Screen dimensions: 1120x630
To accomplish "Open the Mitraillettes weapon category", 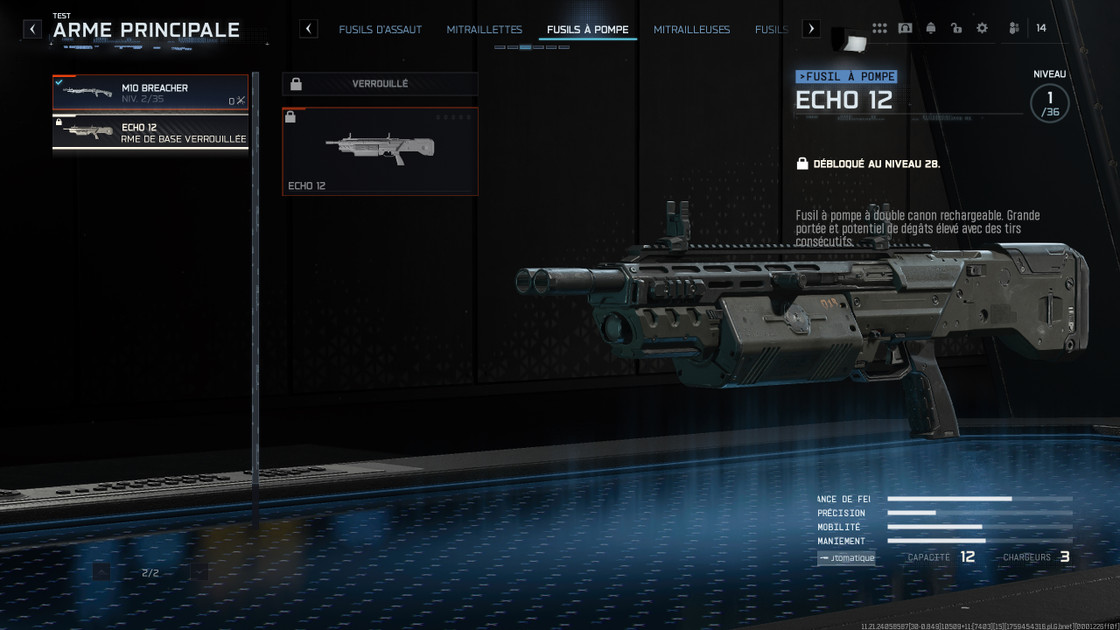I will pyautogui.click(x=484, y=30).
